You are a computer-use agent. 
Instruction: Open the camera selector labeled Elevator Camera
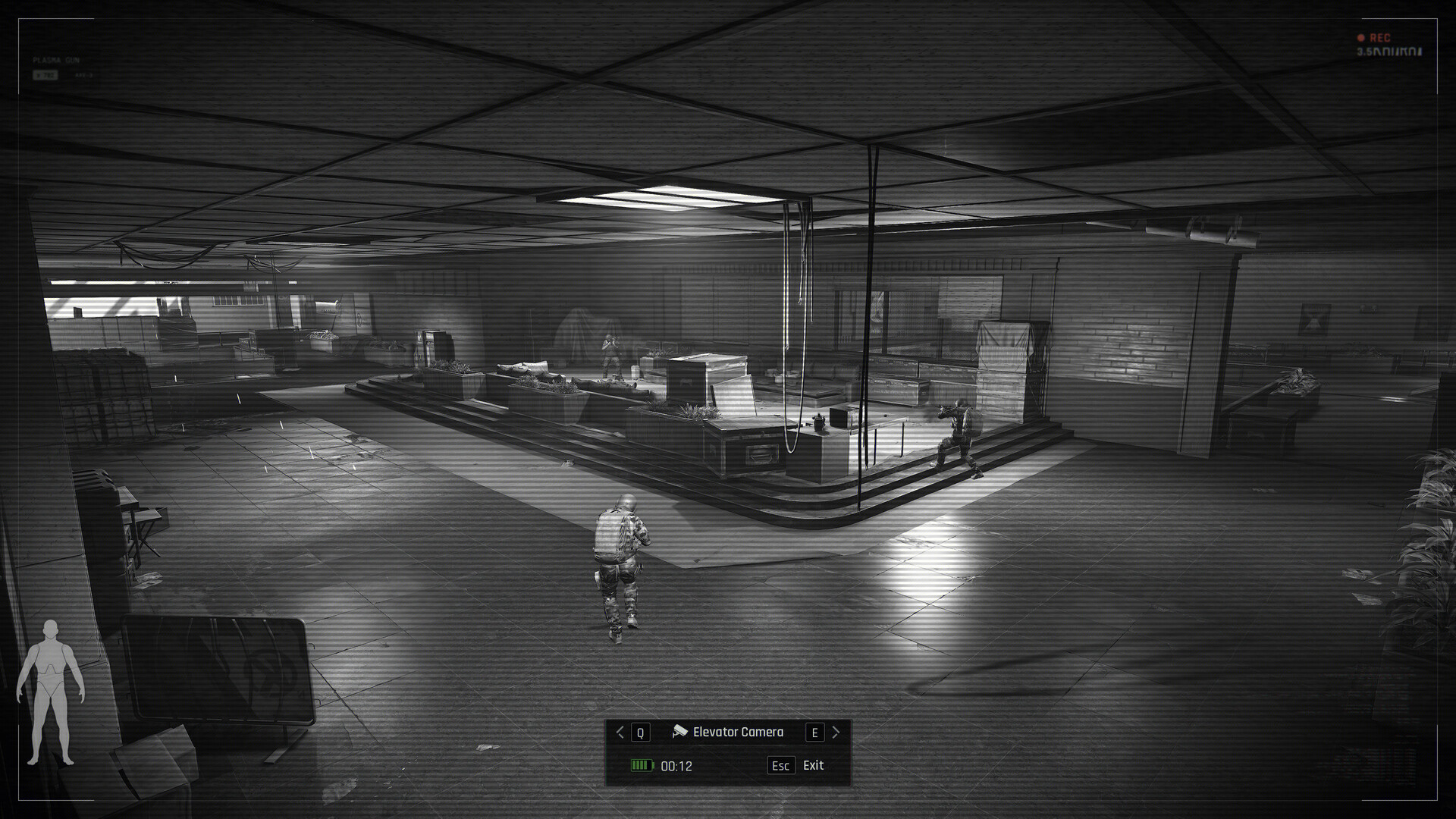[x=739, y=732]
